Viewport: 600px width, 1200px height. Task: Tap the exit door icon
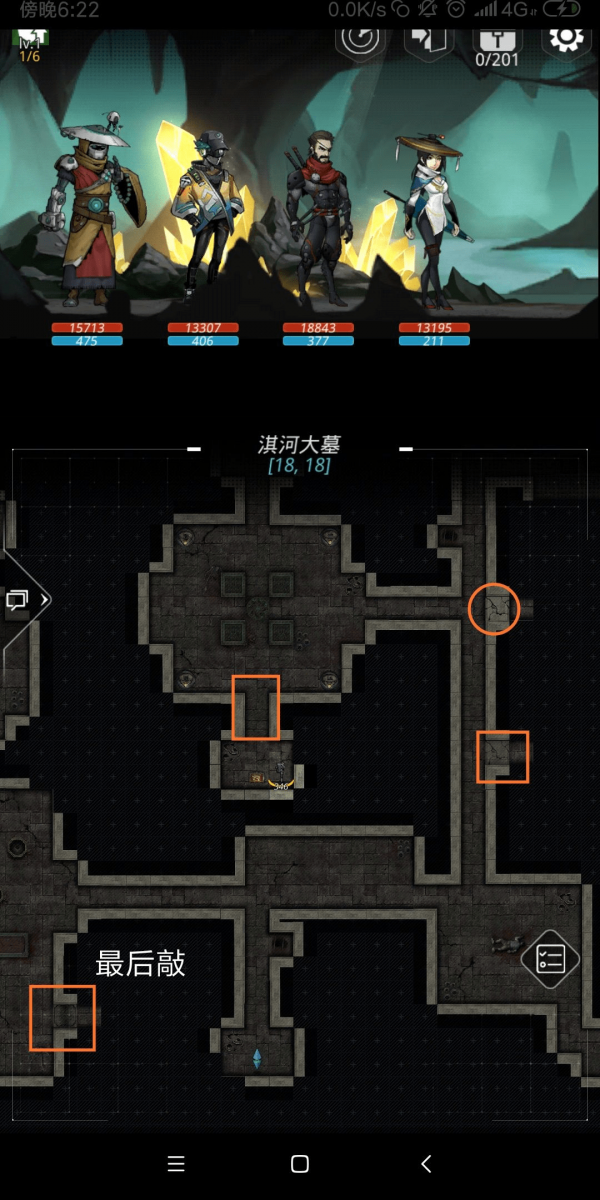point(429,40)
